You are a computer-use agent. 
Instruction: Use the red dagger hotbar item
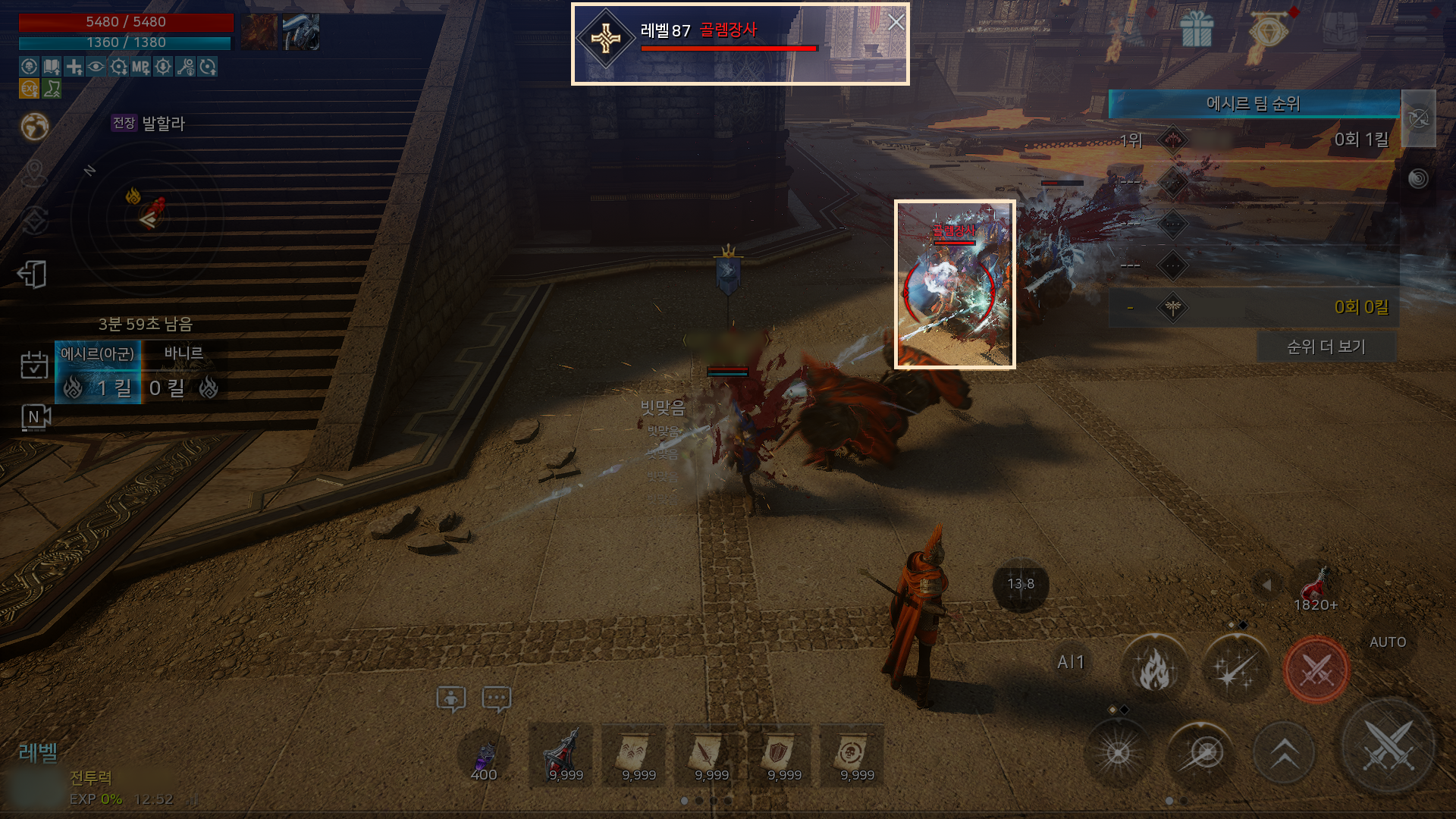tap(565, 756)
